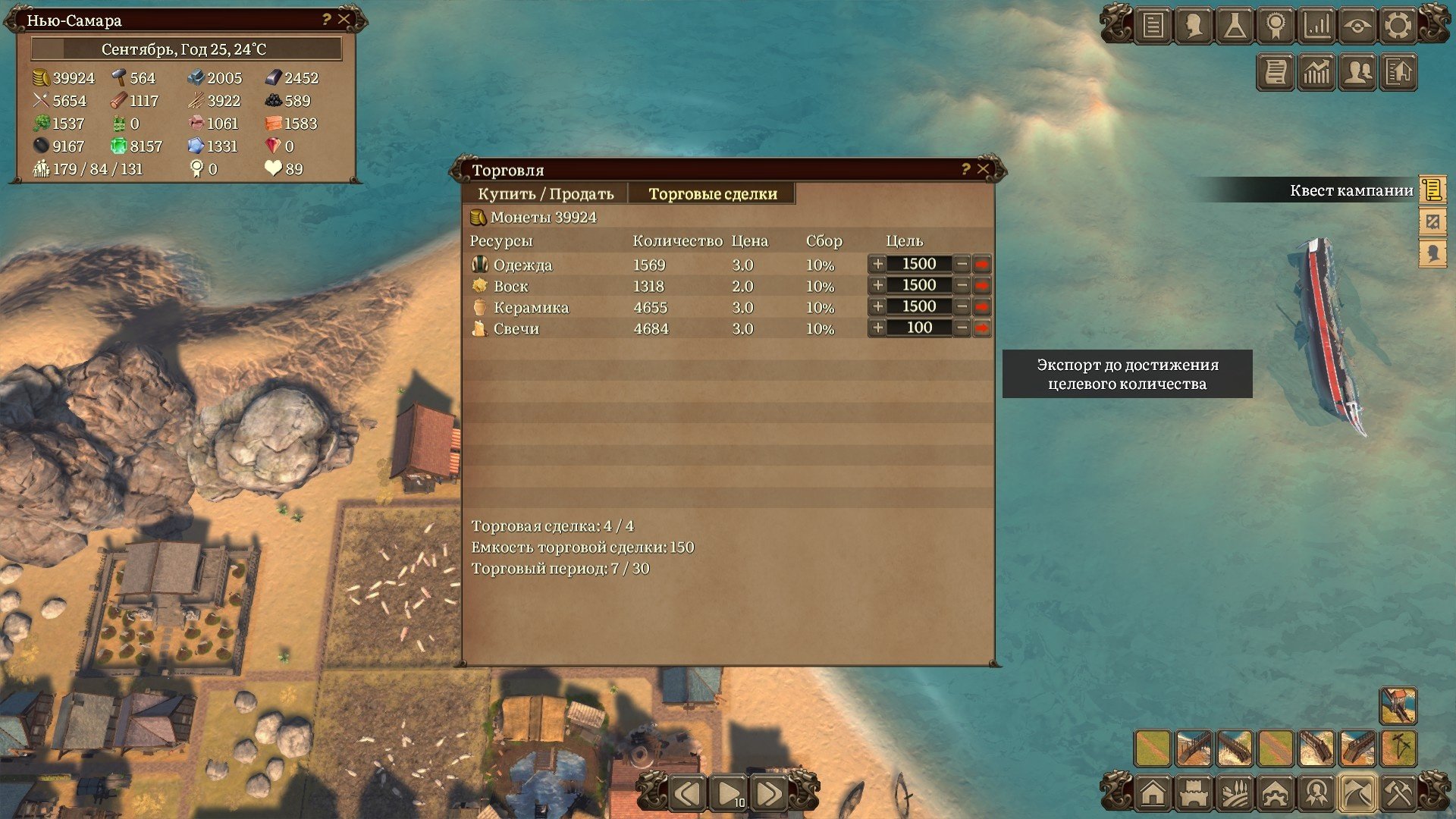
Task: Toggle the export arrow for Свечи
Action: (x=982, y=328)
